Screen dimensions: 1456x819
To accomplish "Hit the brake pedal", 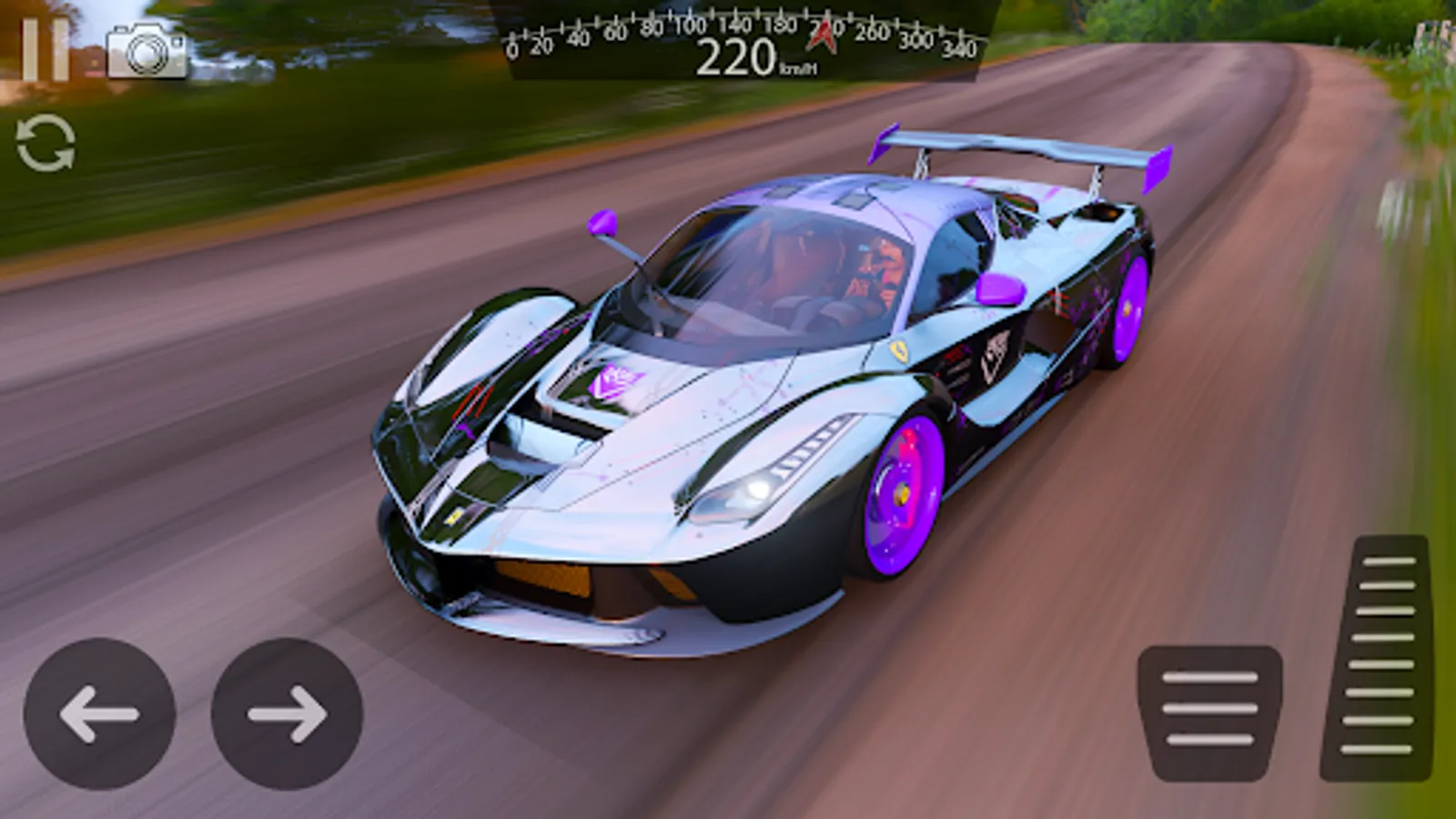I will coord(1209,712).
